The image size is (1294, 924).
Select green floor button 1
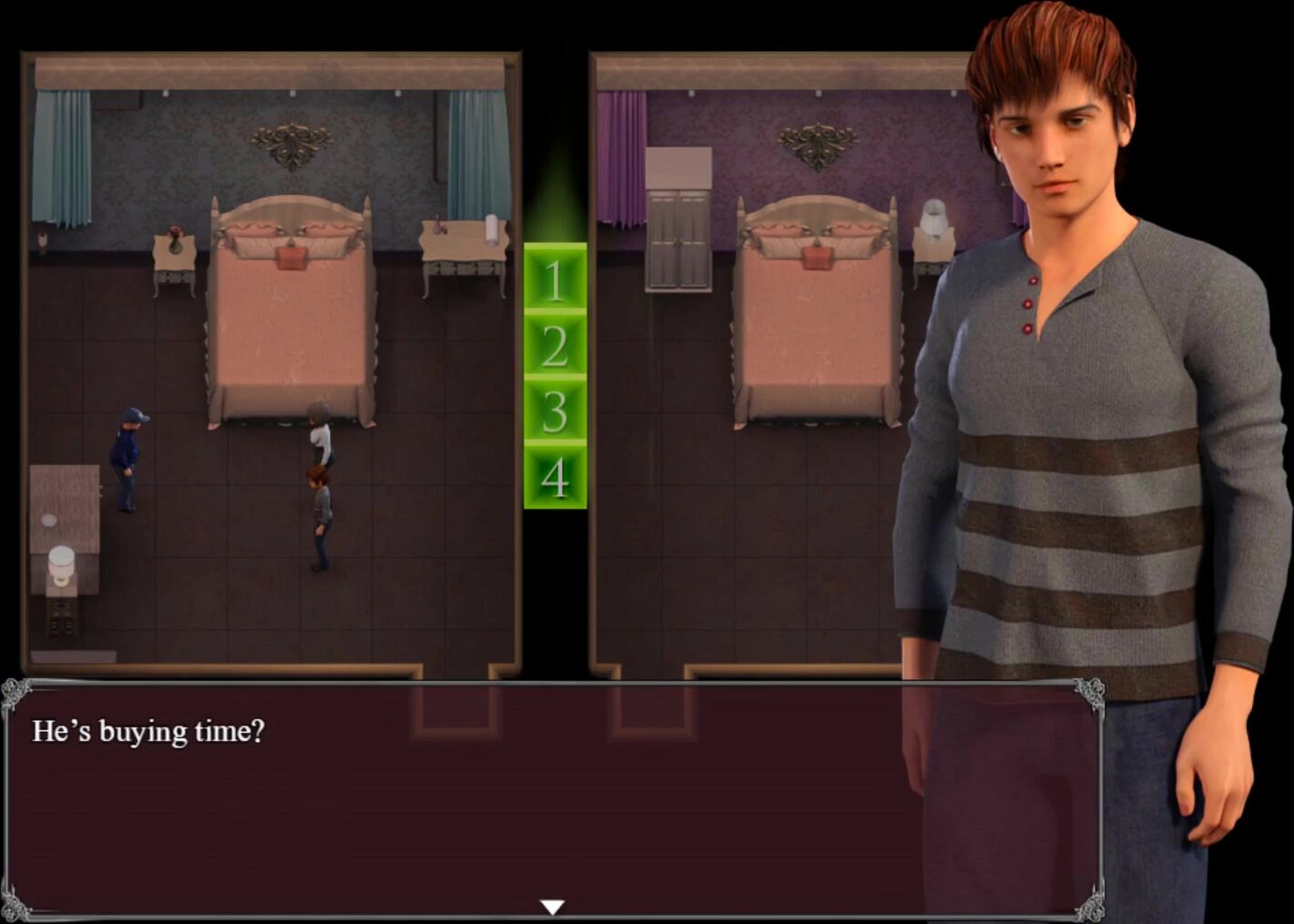(x=555, y=279)
